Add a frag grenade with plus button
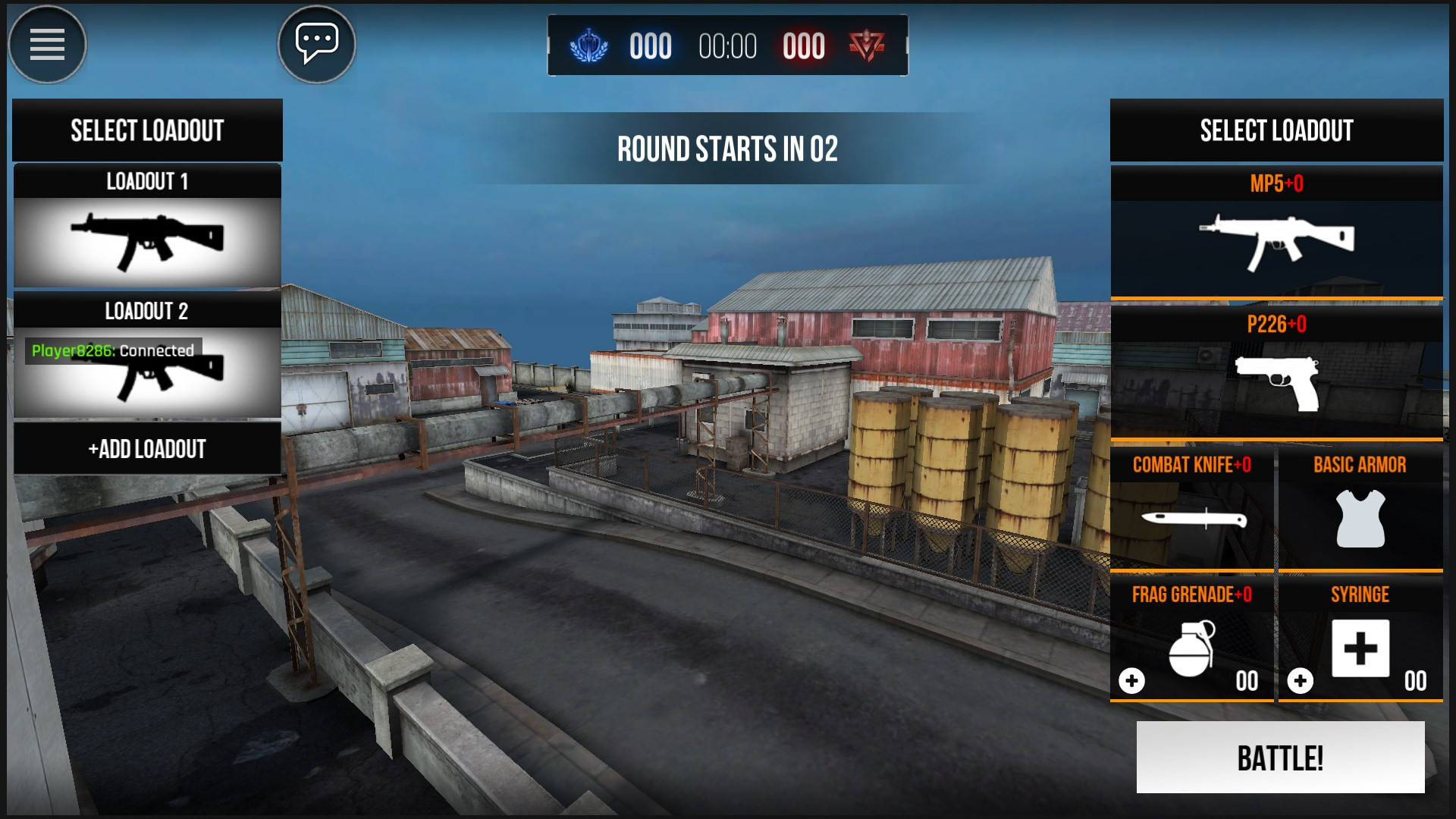This screenshot has width=1456, height=819. (x=1131, y=681)
